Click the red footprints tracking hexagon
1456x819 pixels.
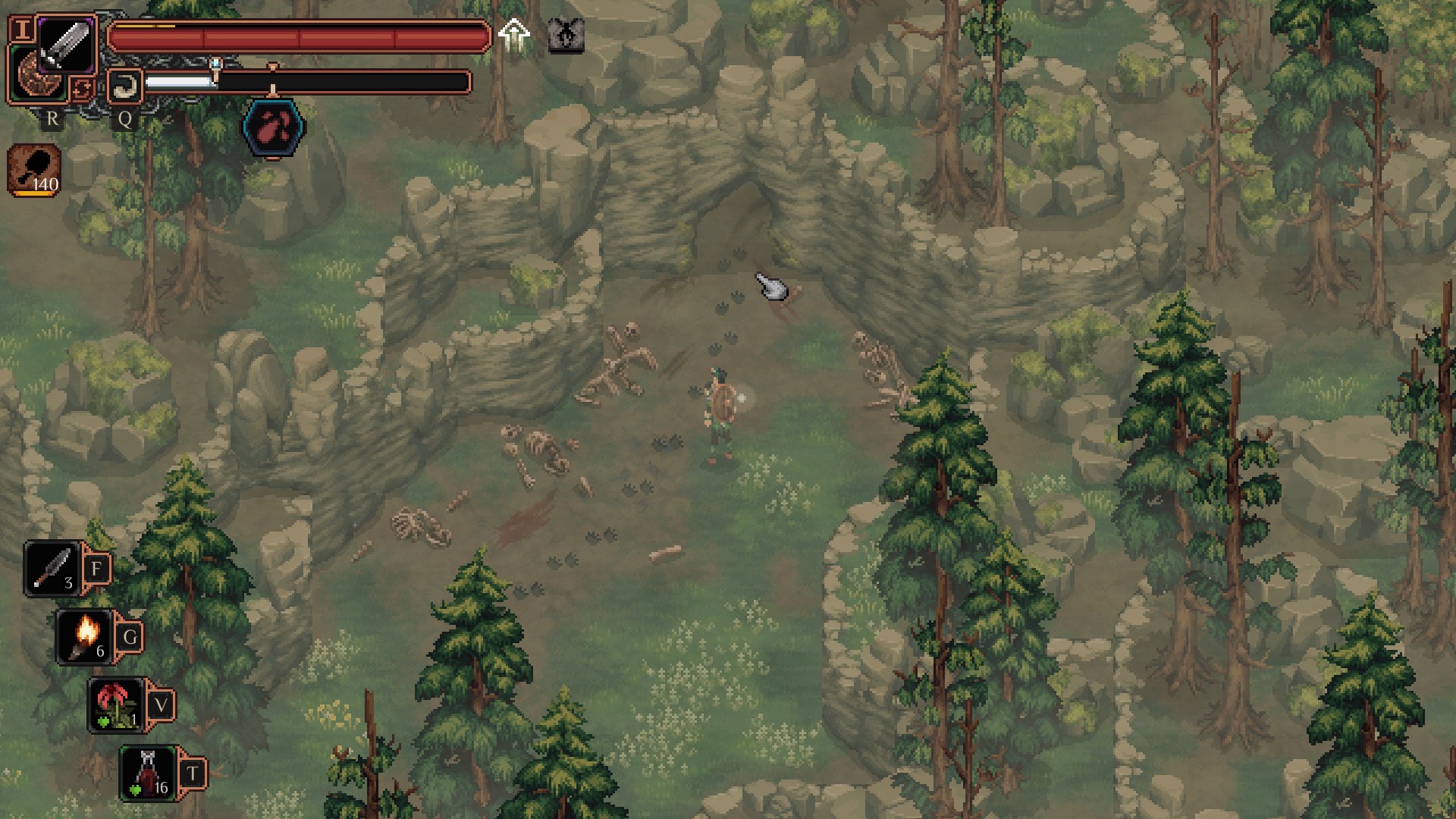(274, 127)
